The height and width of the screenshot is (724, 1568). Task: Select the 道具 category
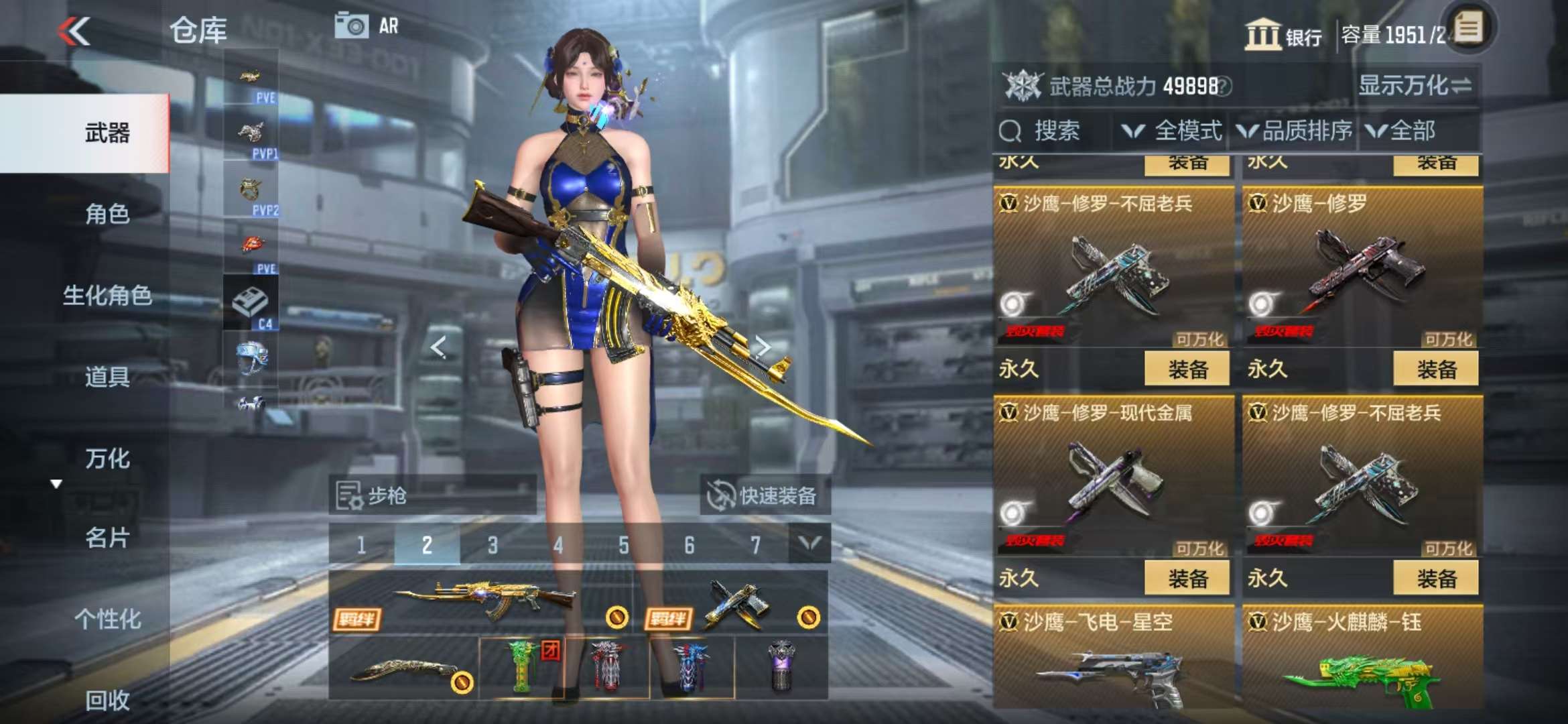point(107,377)
